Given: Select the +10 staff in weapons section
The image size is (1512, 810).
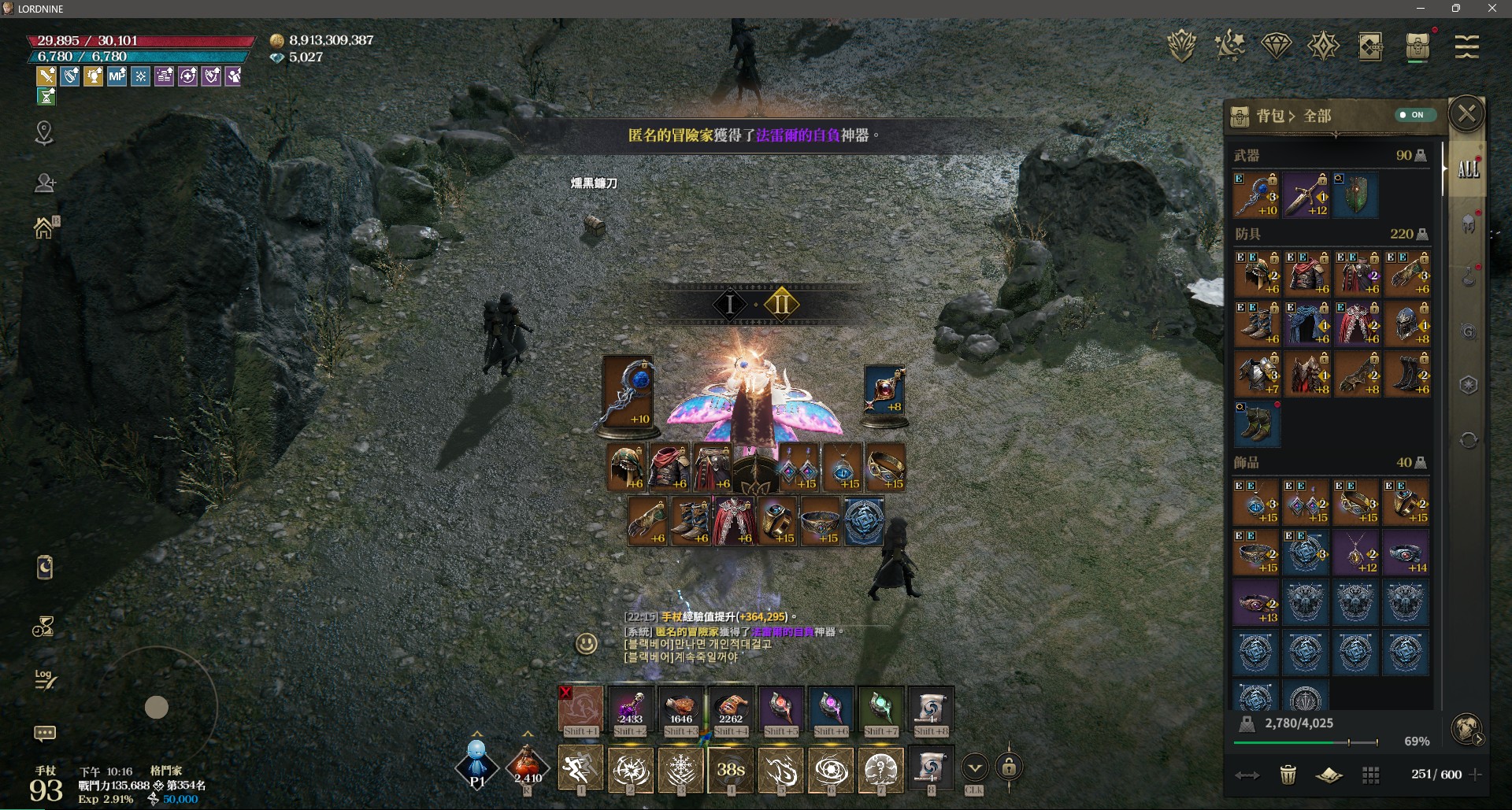Looking at the screenshot, I should [x=1256, y=195].
